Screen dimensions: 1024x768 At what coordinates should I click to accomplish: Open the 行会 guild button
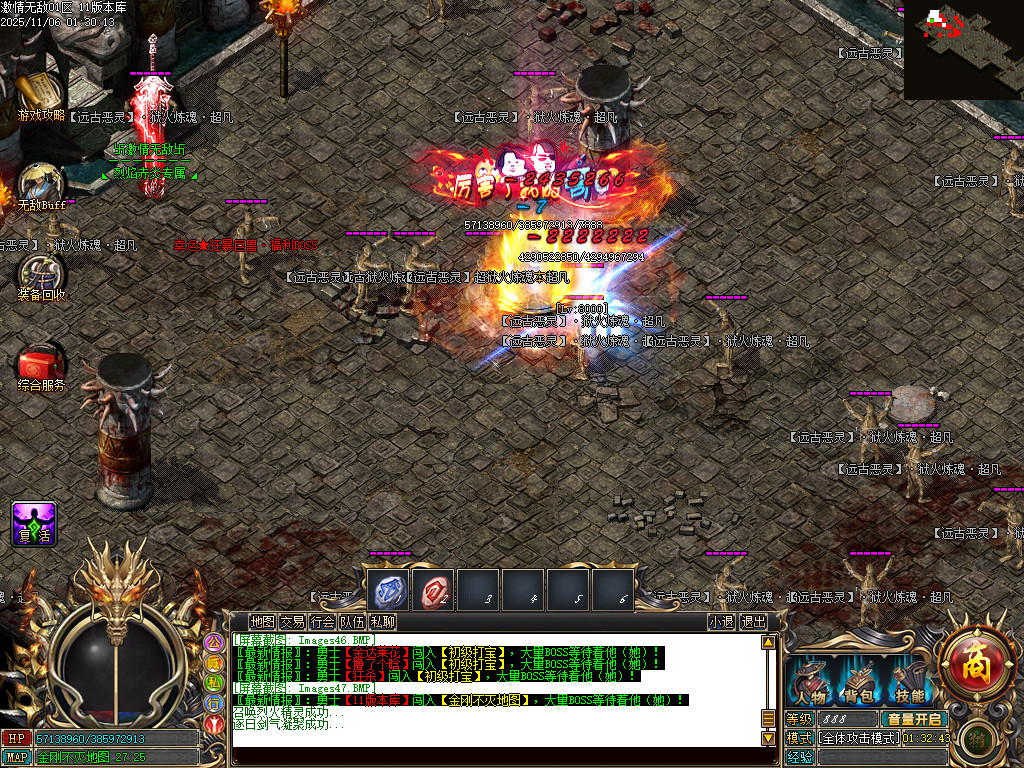pyautogui.click(x=322, y=622)
